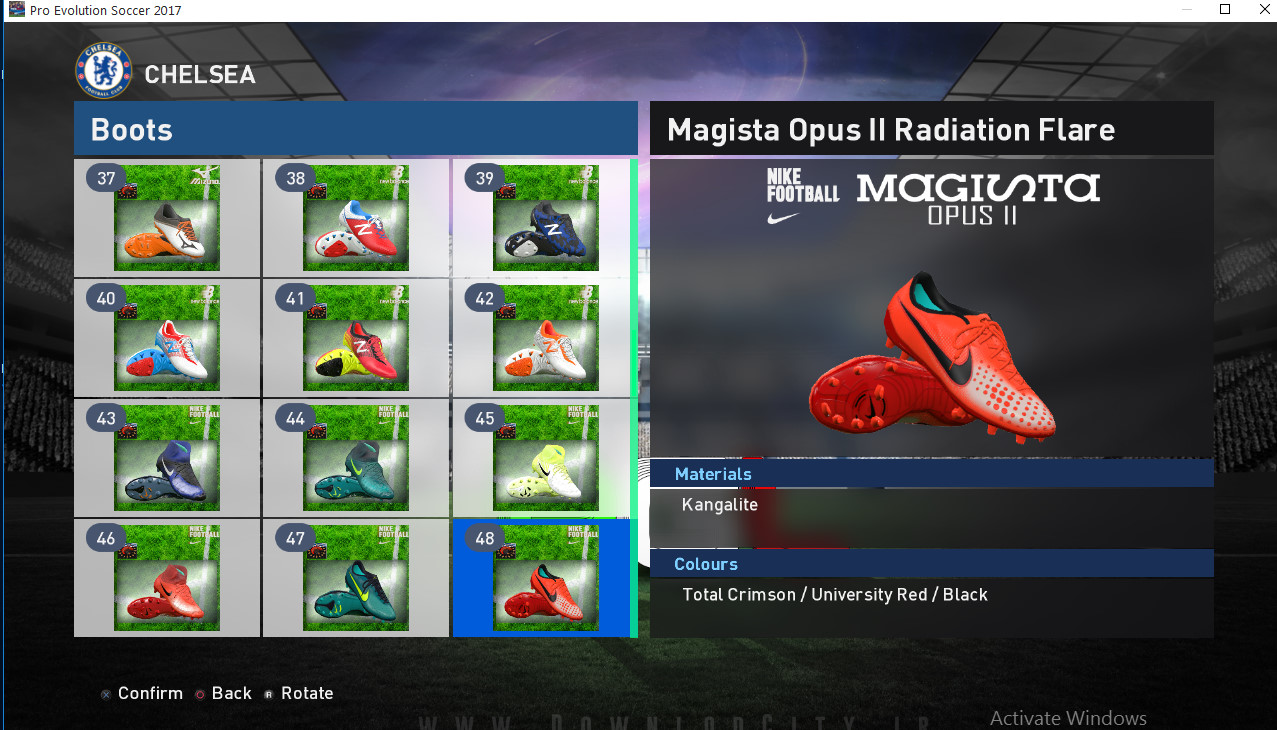Choose the boot numbered 41
1277x730 pixels.
click(x=355, y=338)
